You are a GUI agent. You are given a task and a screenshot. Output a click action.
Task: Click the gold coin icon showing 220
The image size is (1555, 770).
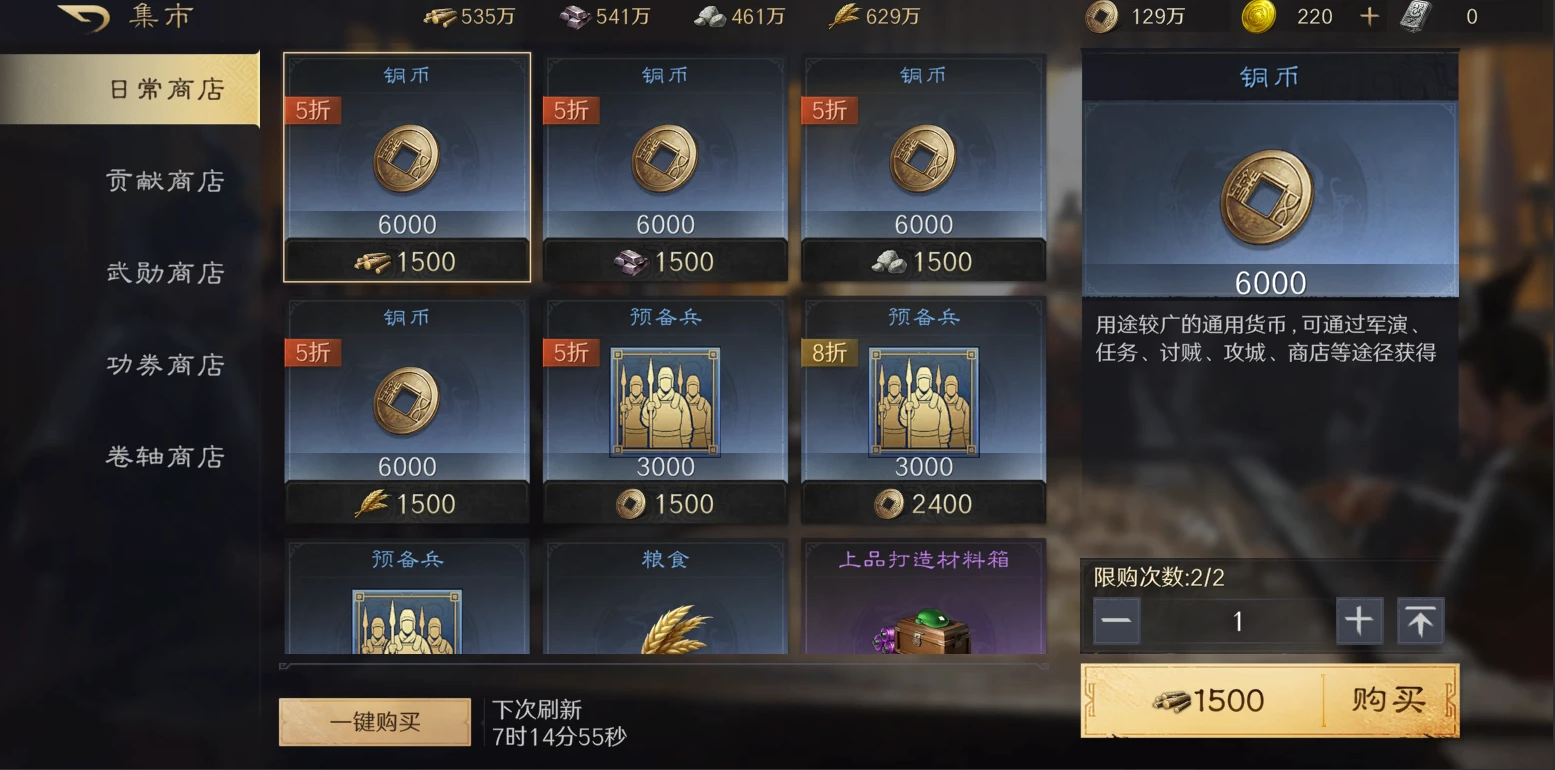coord(1259,17)
